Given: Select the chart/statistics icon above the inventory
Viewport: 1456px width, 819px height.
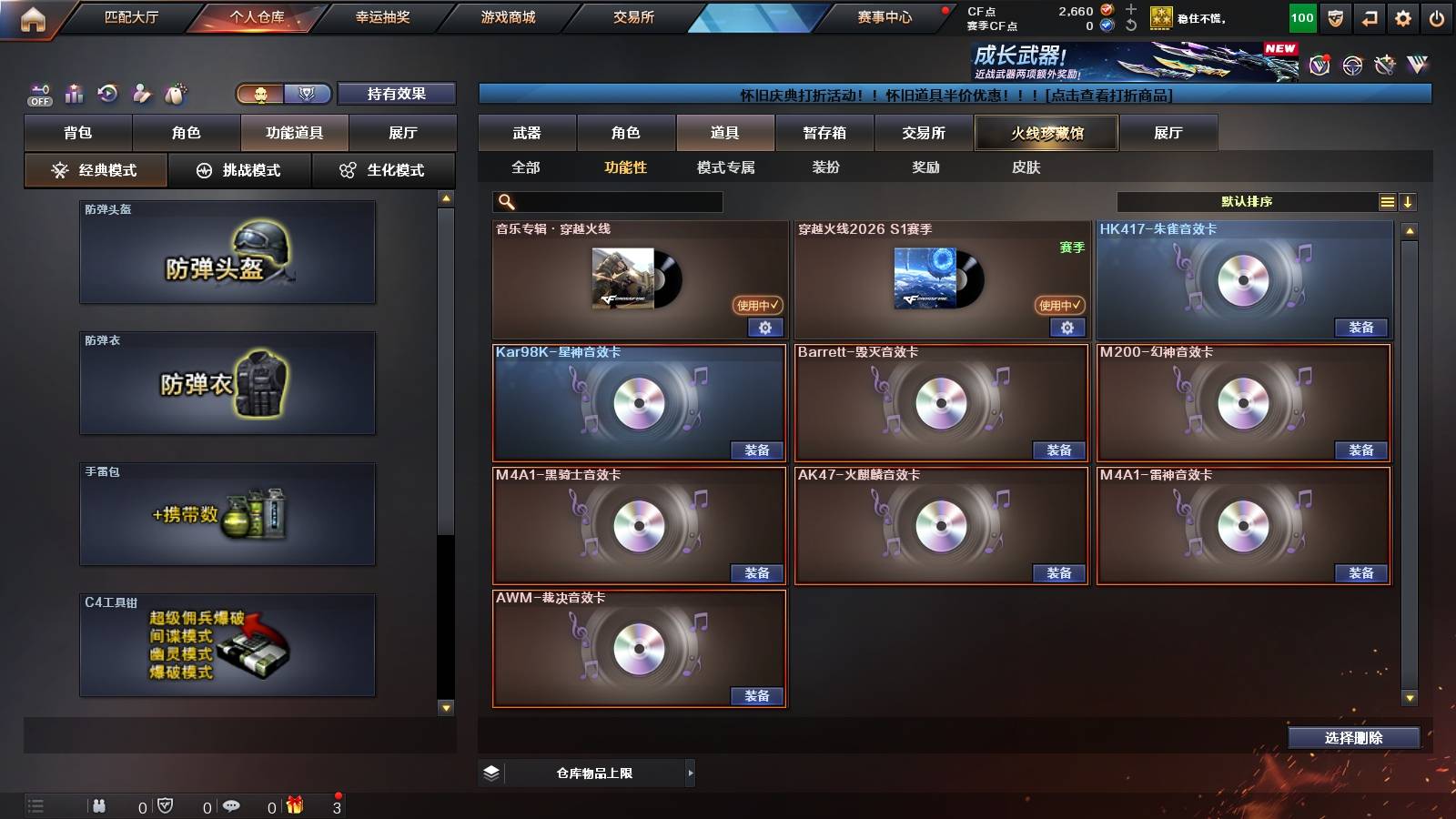Looking at the screenshot, I should pyautogui.click(x=74, y=94).
